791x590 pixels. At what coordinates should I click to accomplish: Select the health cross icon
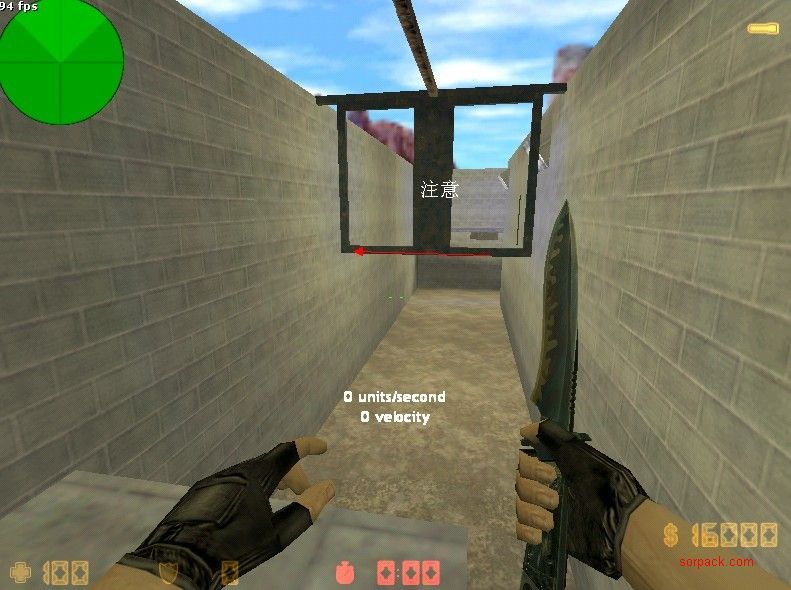tap(20, 573)
